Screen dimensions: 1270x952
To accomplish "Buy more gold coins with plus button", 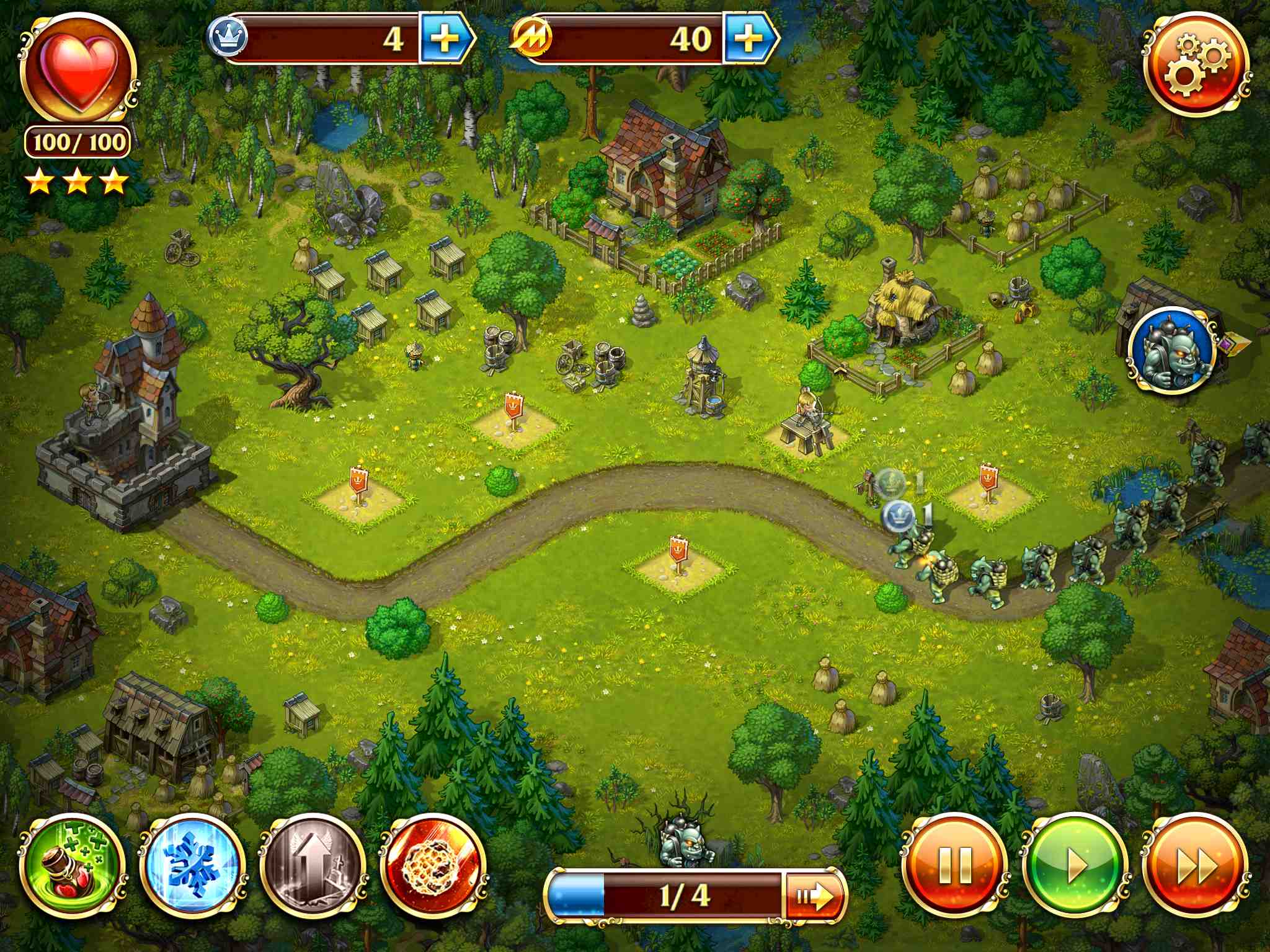I will [748, 39].
